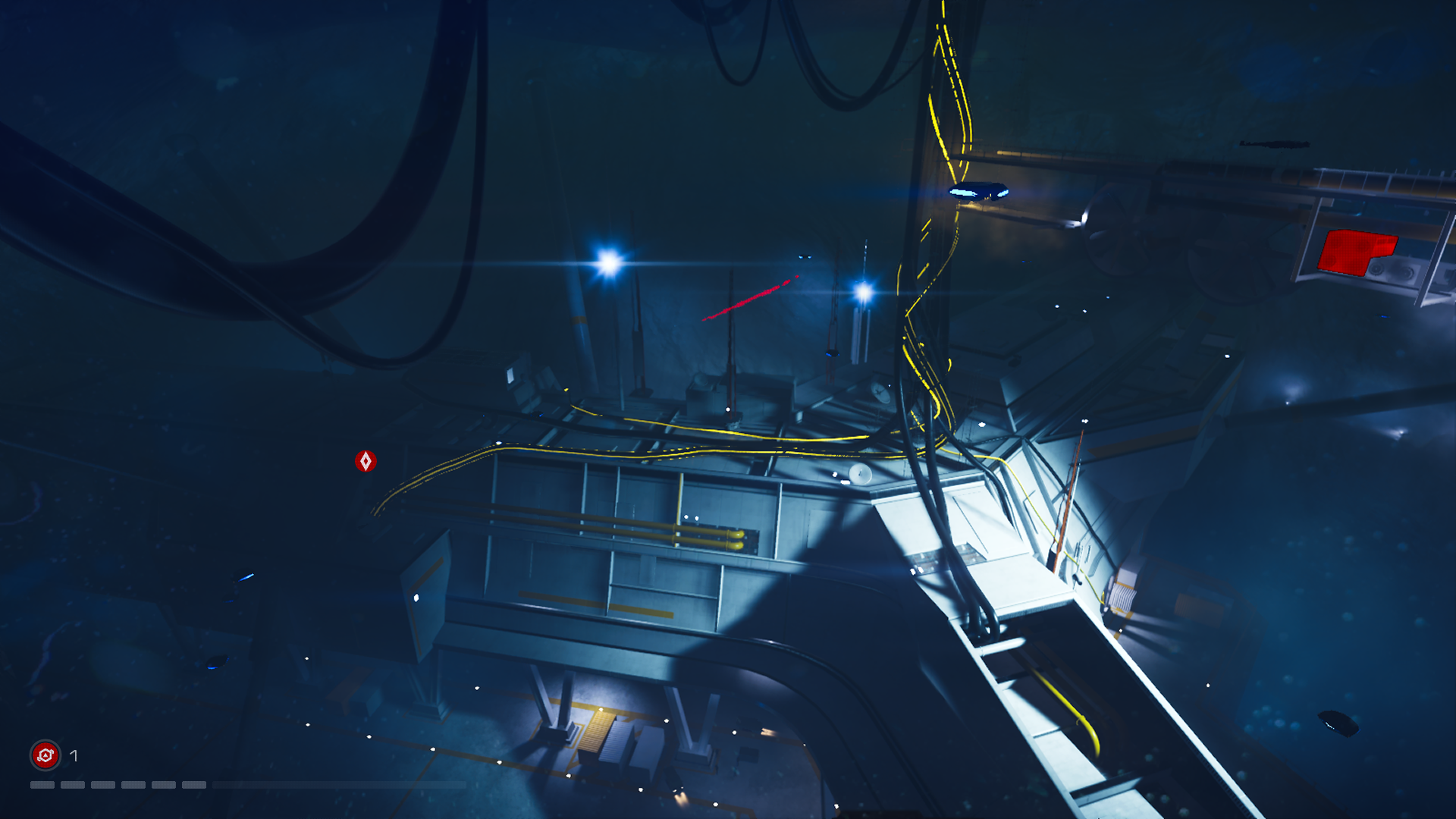Viewport: 1456px width, 819px height.
Task: Click the glowing red panel at top right
Action: pos(1357,254)
